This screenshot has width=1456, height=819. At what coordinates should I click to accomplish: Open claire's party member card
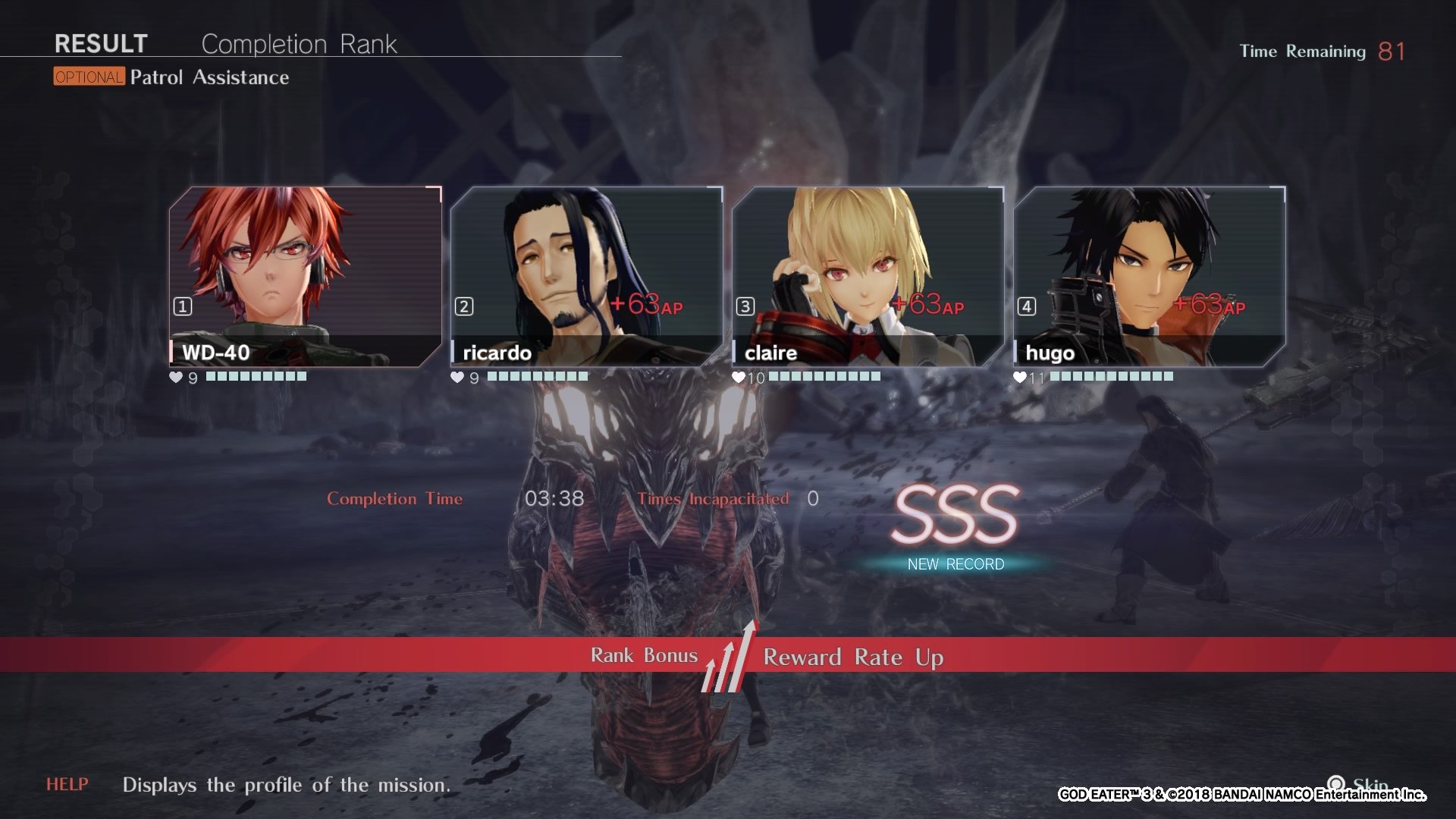868,277
